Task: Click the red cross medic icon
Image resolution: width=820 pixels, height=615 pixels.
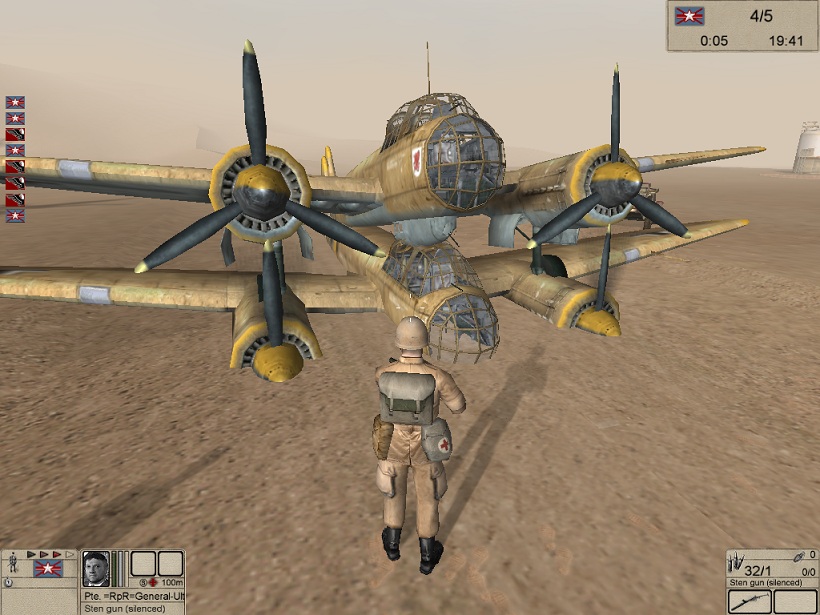Action: pyautogui.click(x=153, y=582)
